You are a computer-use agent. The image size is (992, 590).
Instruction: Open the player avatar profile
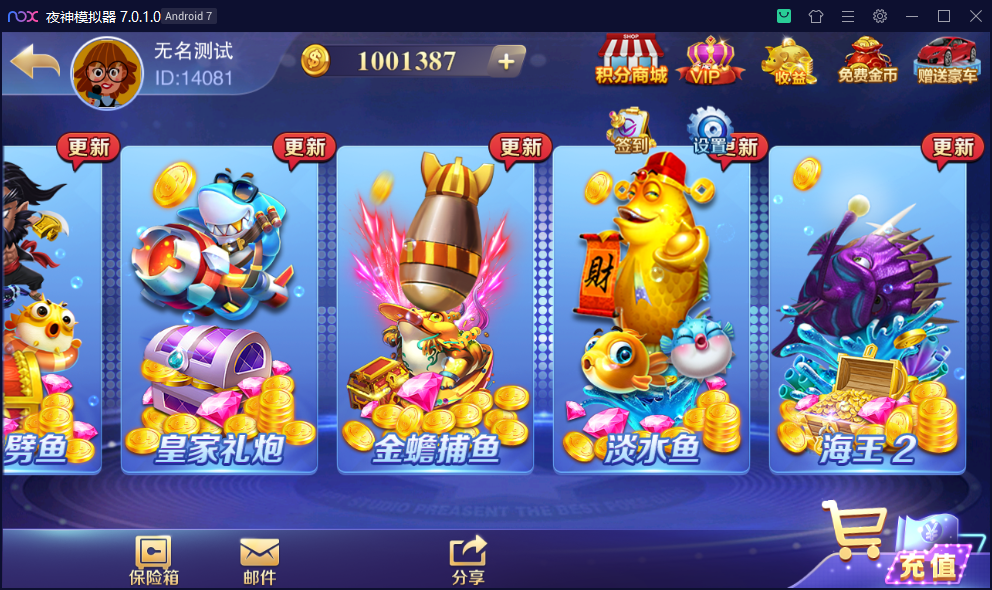coord(105,73)
